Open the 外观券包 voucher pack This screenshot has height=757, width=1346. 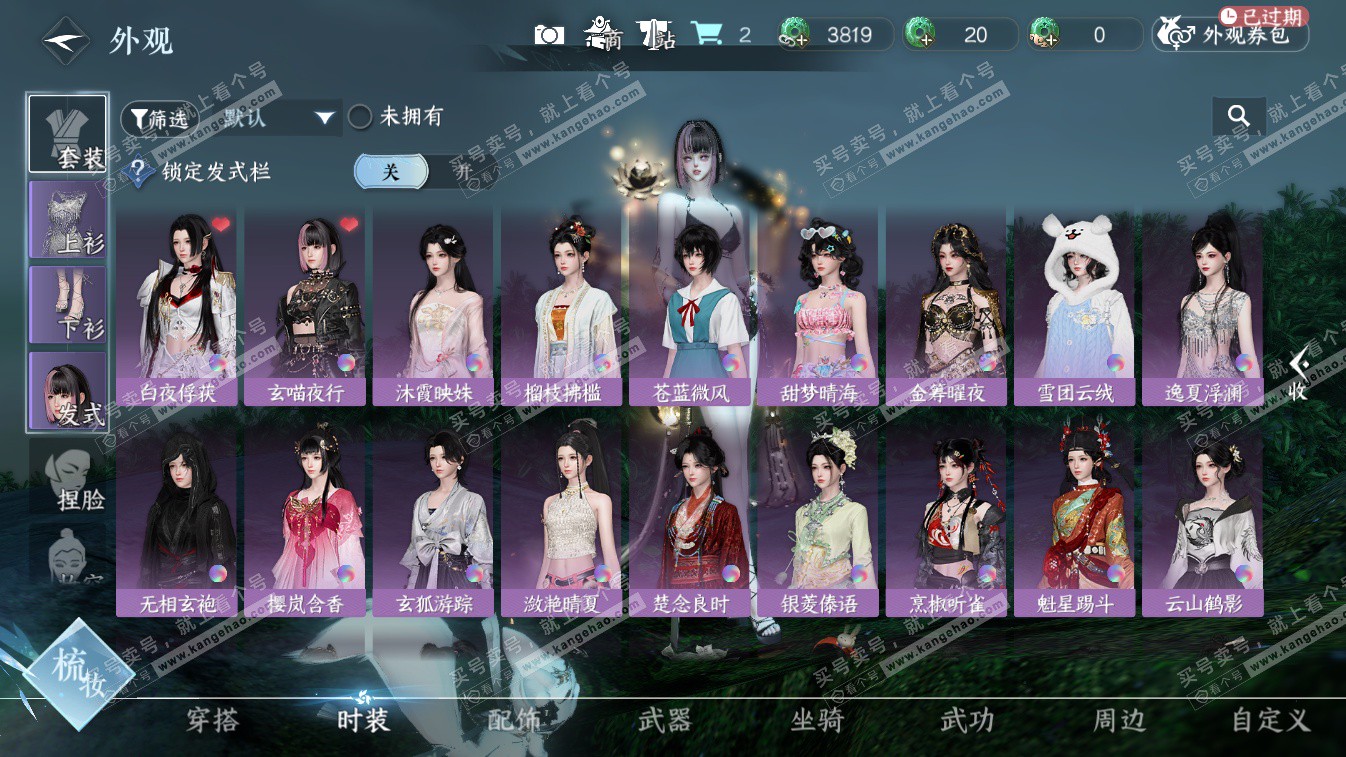[x=1231, y=36]
